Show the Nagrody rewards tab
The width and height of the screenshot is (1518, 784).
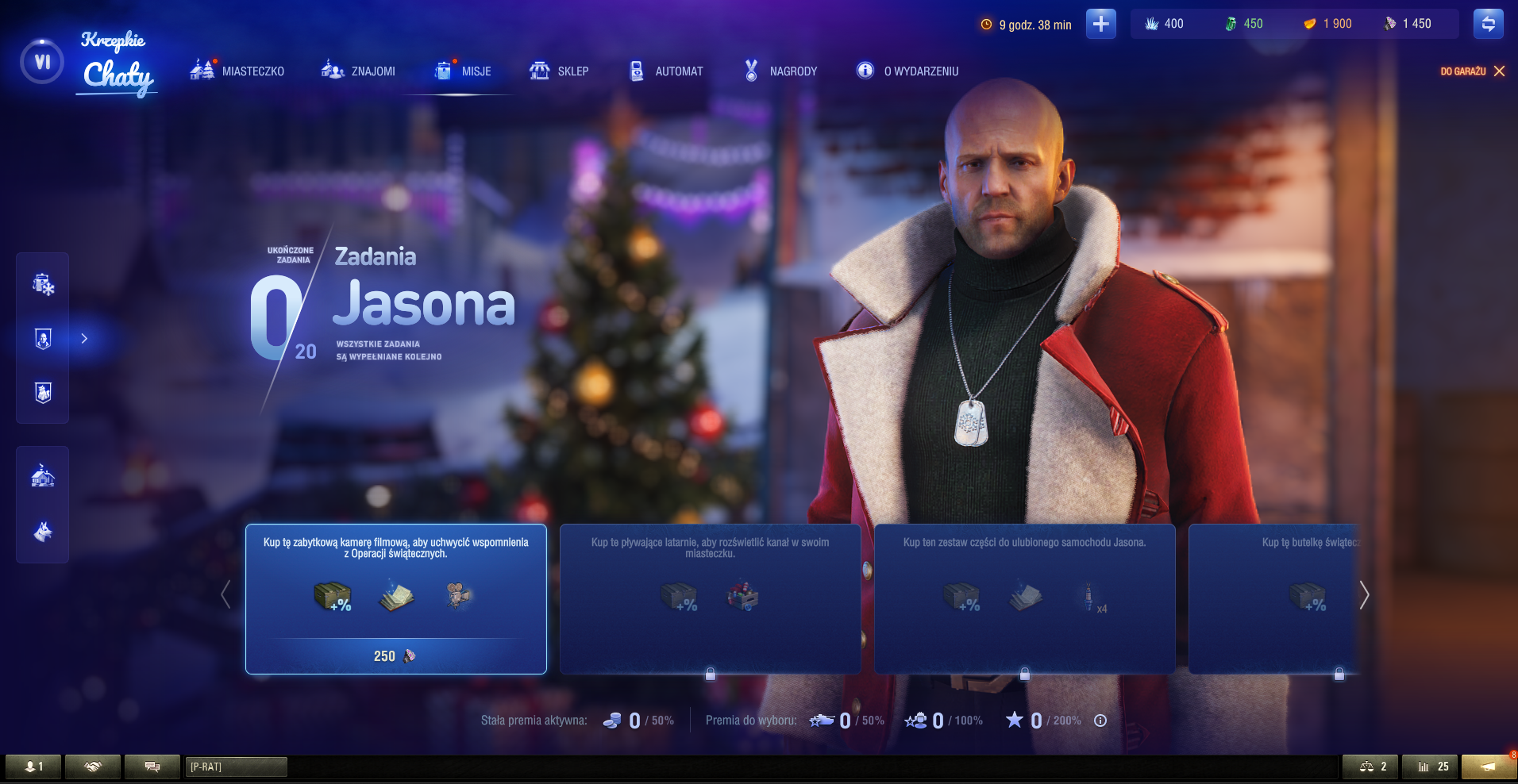(780, 71)
